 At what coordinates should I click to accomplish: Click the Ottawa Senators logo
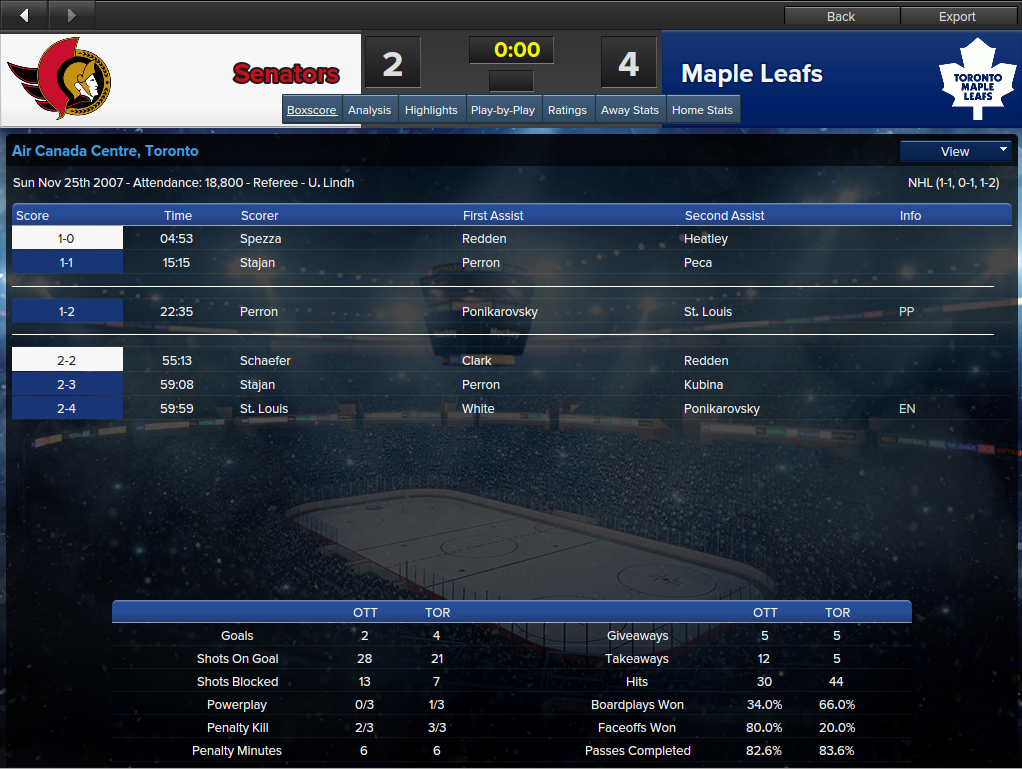click(x=60, y=79)
